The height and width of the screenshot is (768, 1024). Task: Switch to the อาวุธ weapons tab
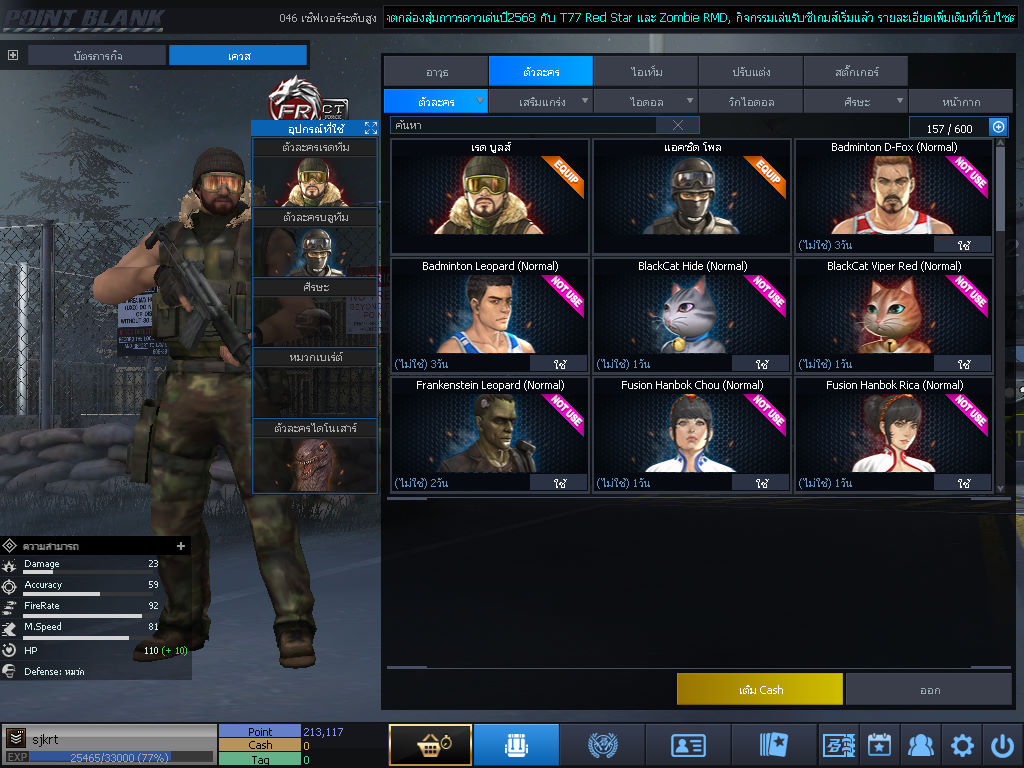[x=435, y=72]
